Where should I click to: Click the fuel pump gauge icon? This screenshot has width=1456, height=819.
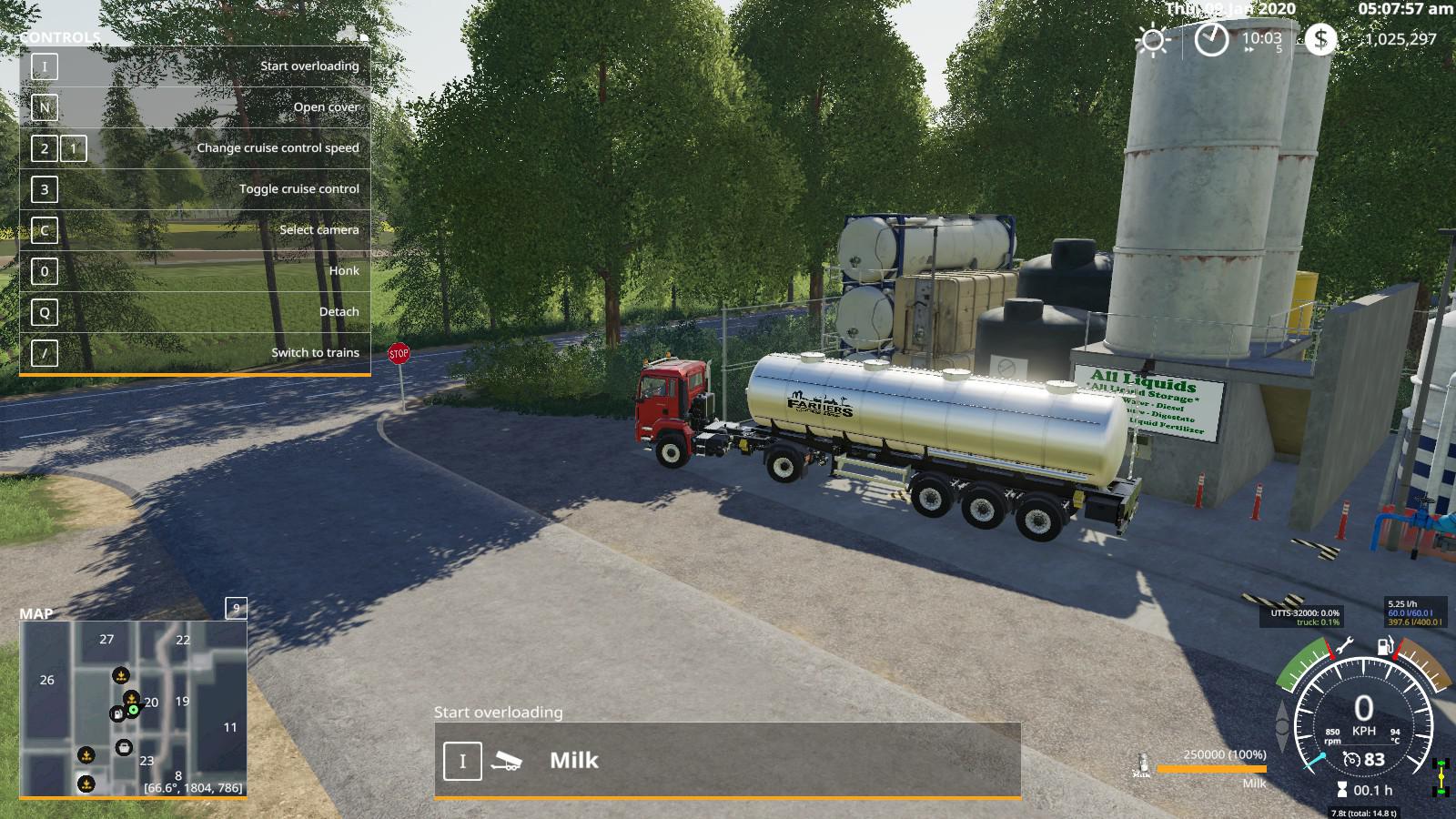tap(1384, 647)
